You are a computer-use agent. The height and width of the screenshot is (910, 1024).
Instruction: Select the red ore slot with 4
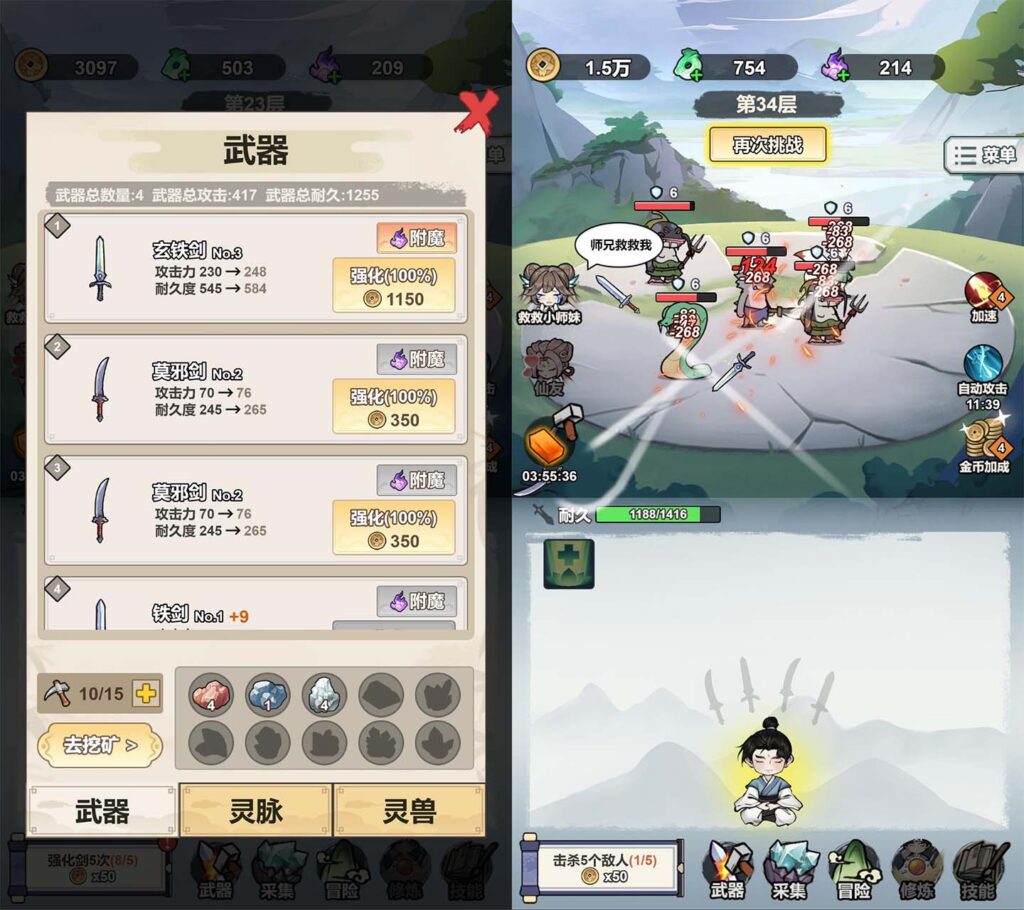coord(211,693)
